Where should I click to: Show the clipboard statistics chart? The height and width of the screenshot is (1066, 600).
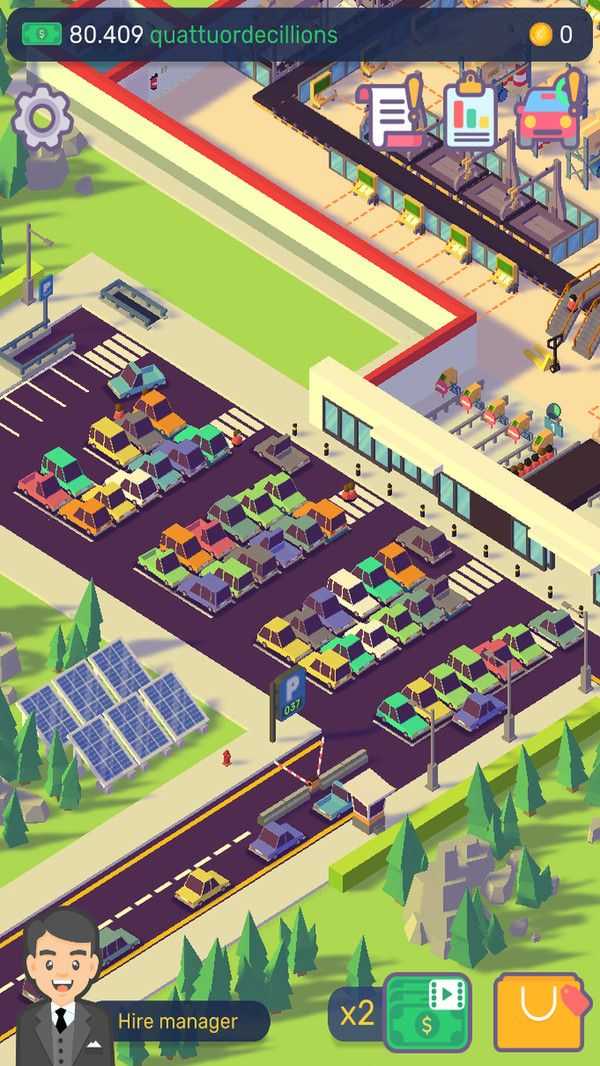pos(469,113)
